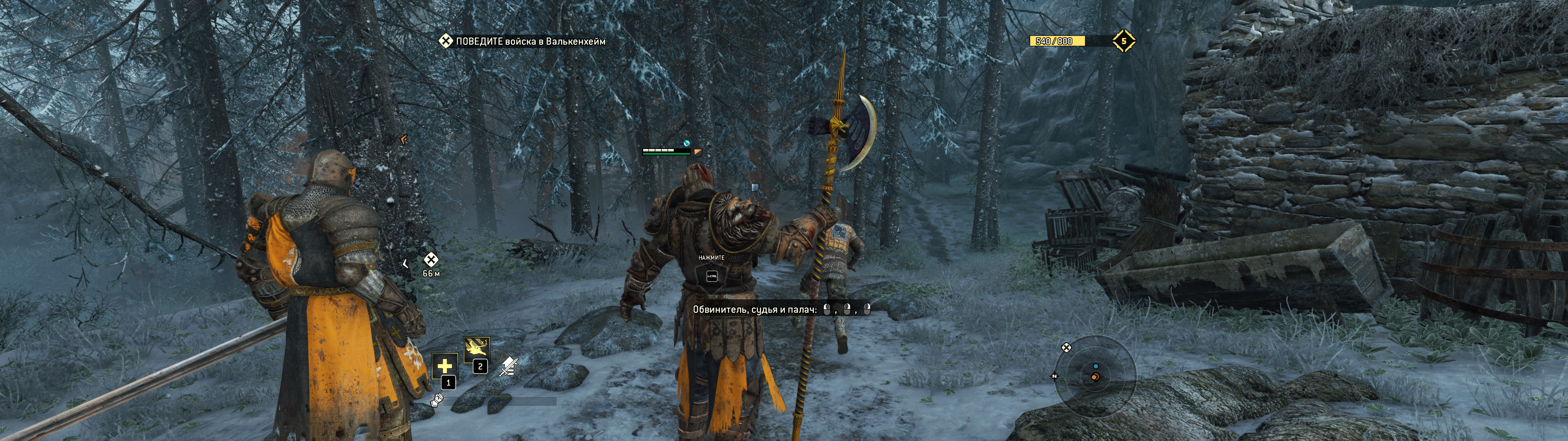Open the radar minimap

tap(1095, 376)
